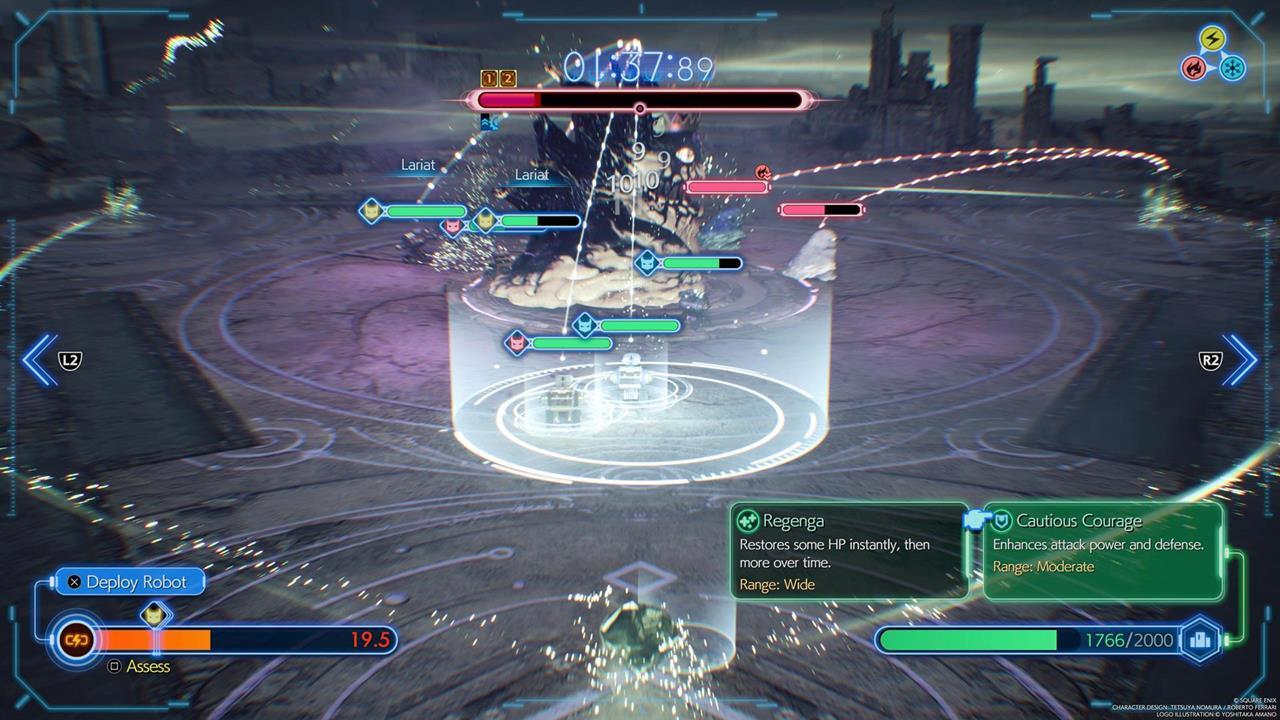1280x720 pixels.
Task: Click the green HP bar showing 1766/2000
Action: [x=1000, y=640]
